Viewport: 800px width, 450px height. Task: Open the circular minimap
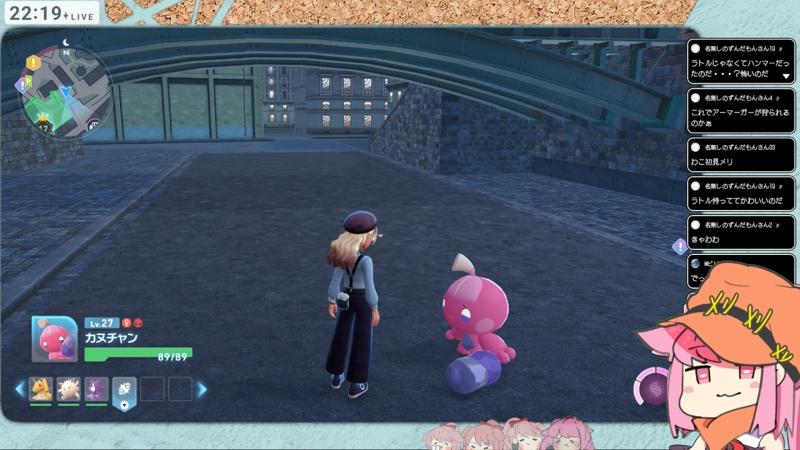coord(64,92)
